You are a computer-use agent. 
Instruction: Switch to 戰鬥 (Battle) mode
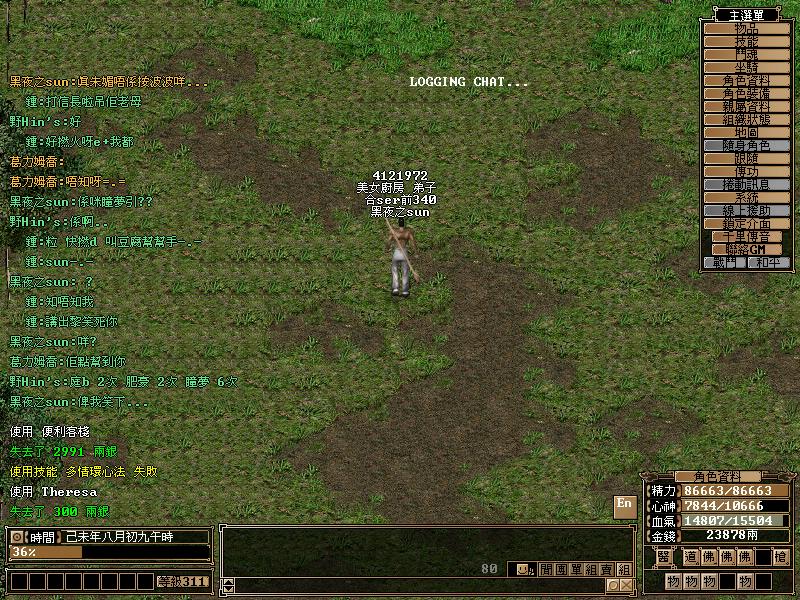click(725, 262)
